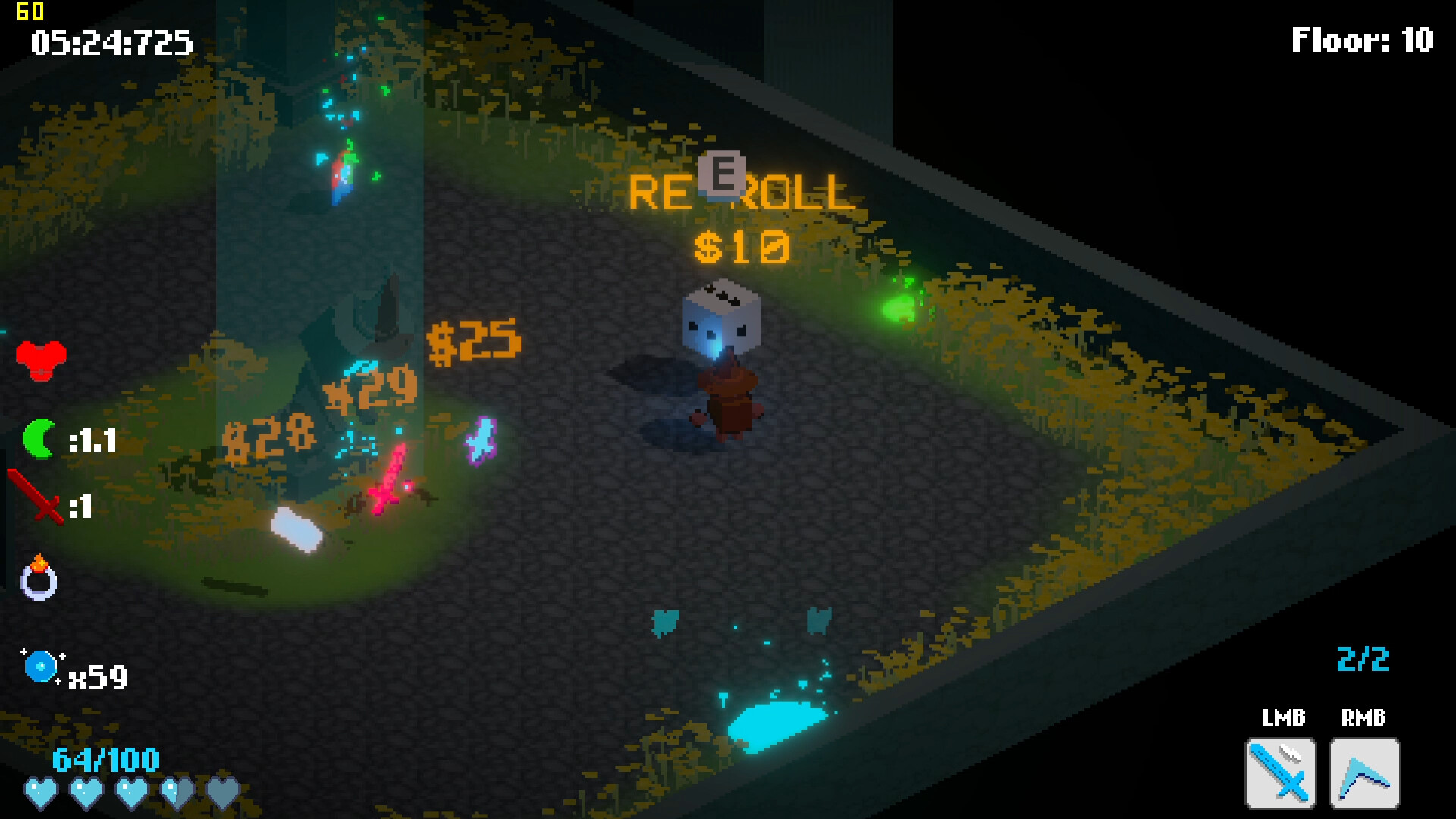Select the RMB label above the boomerang slot
The image size is (1456, 819).
[x=1363, y=717]
